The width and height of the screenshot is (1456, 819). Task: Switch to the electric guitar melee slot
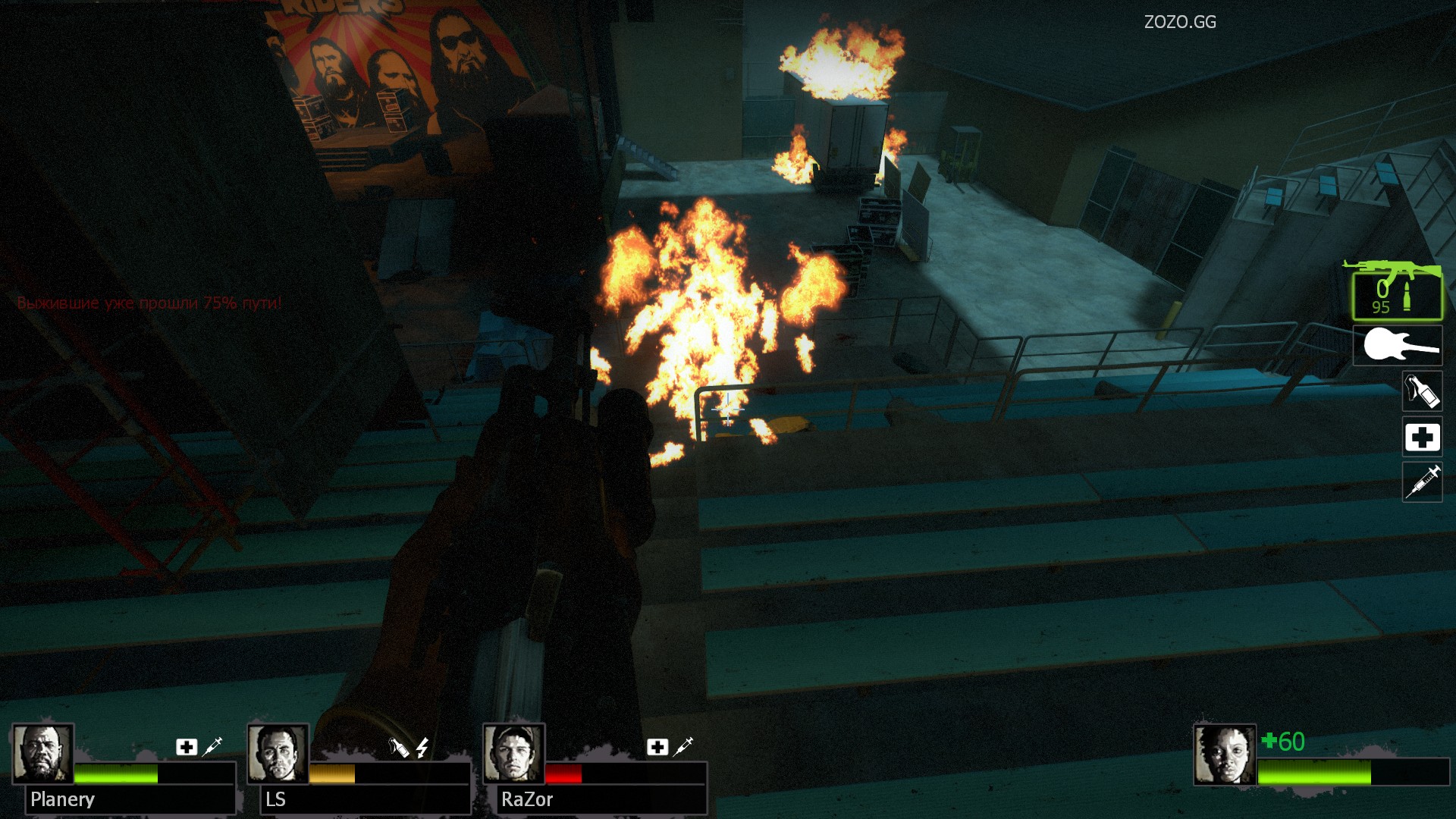(1398, 347)
